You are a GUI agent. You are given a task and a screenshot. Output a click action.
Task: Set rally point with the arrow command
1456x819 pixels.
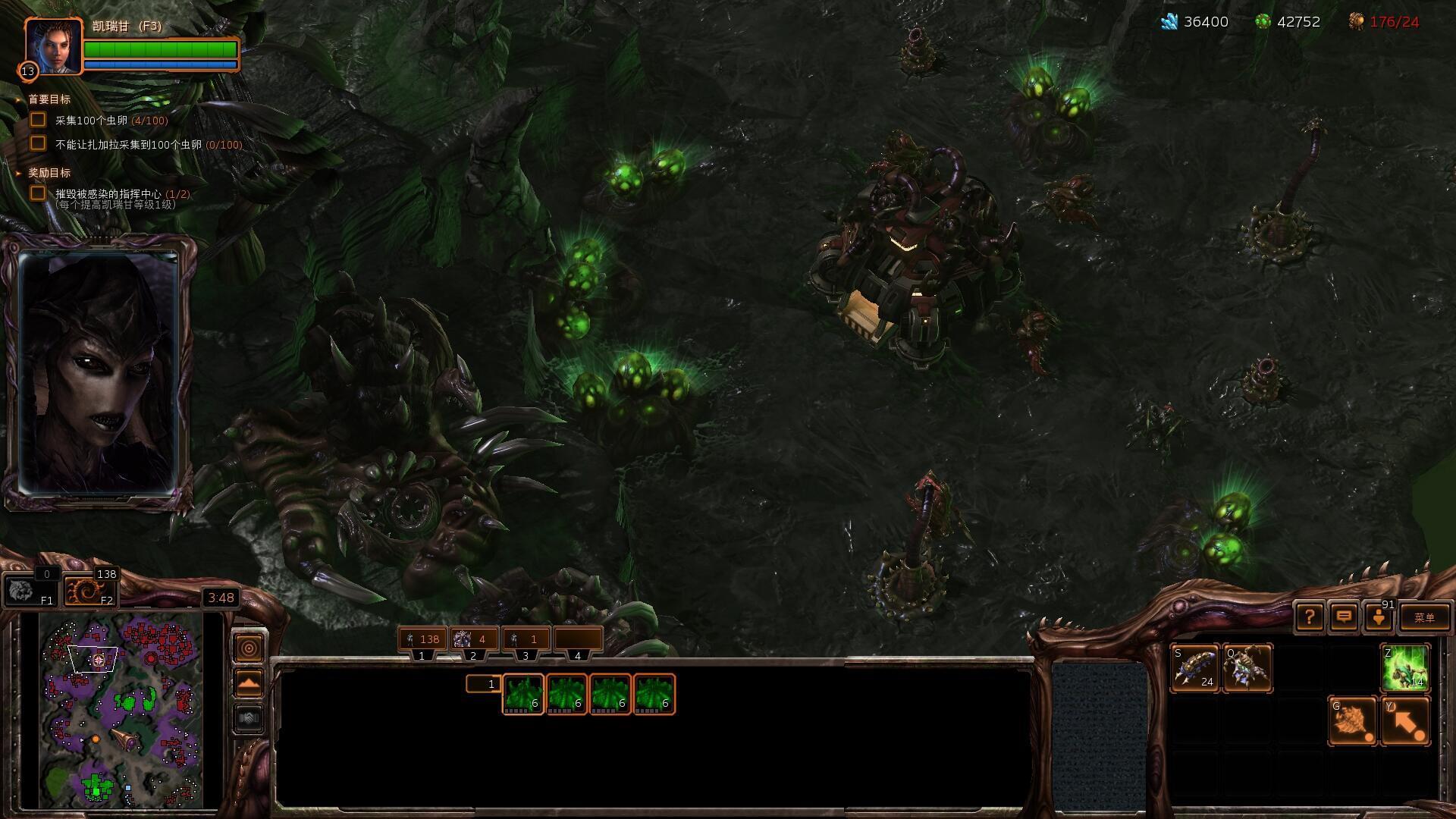coord(1405,721)
